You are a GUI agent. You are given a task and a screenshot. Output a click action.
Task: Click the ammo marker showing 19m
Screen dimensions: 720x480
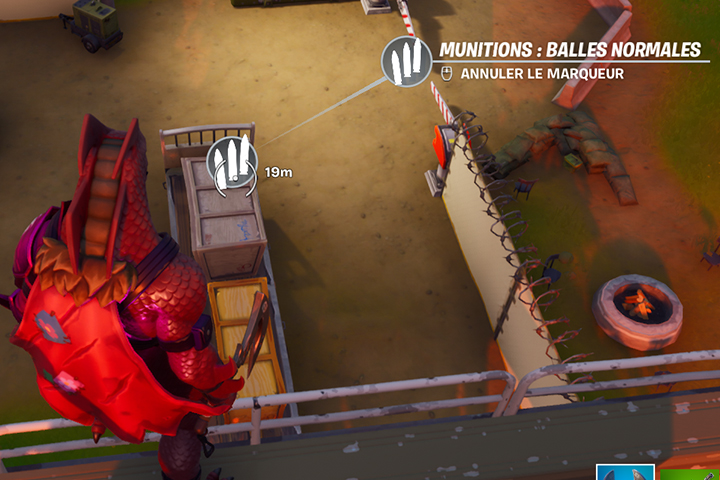coord(231,161)
